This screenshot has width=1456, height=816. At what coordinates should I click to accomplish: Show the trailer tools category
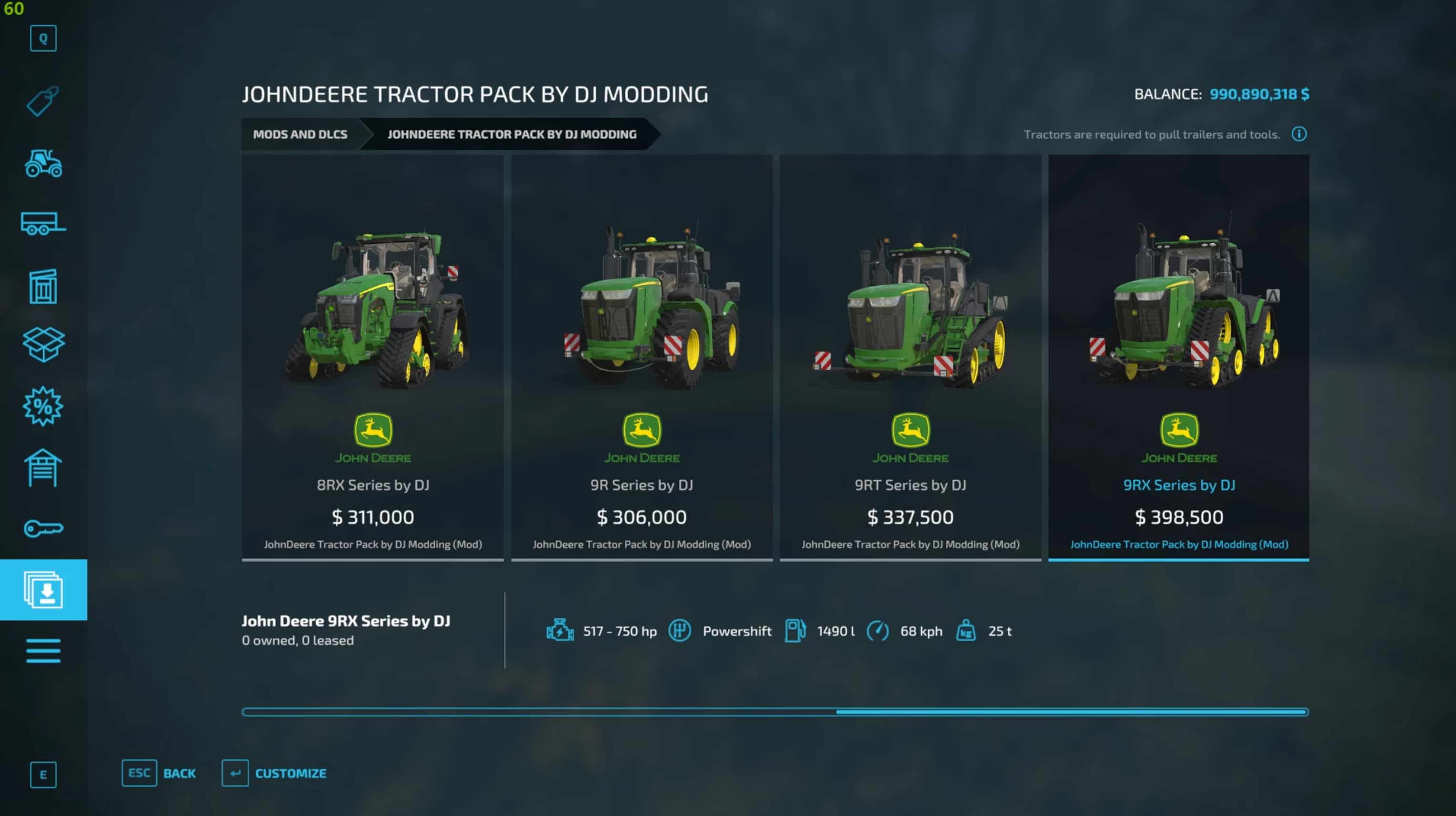pos(43,223)
